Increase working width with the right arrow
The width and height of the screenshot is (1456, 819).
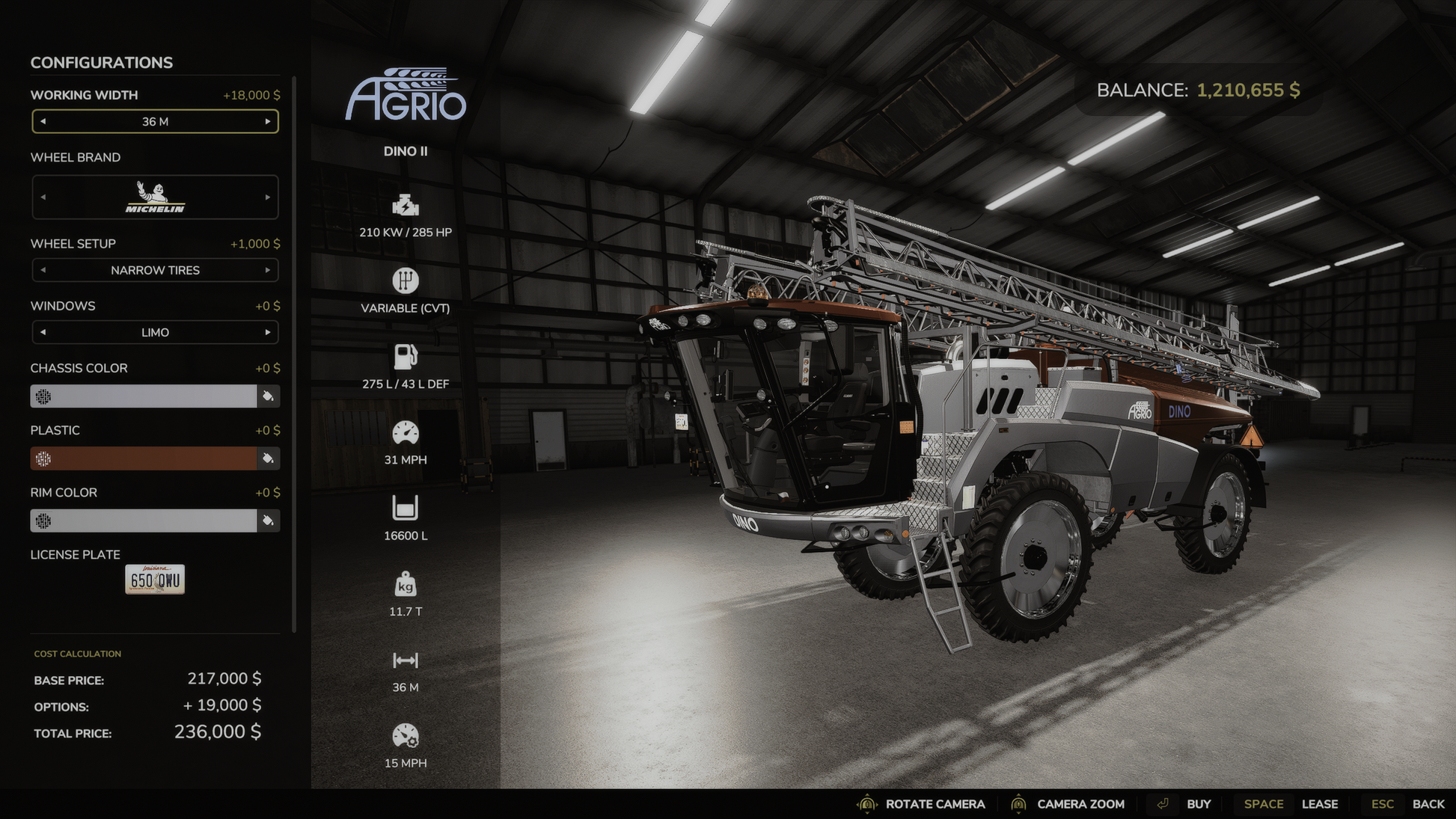point(268,122)
